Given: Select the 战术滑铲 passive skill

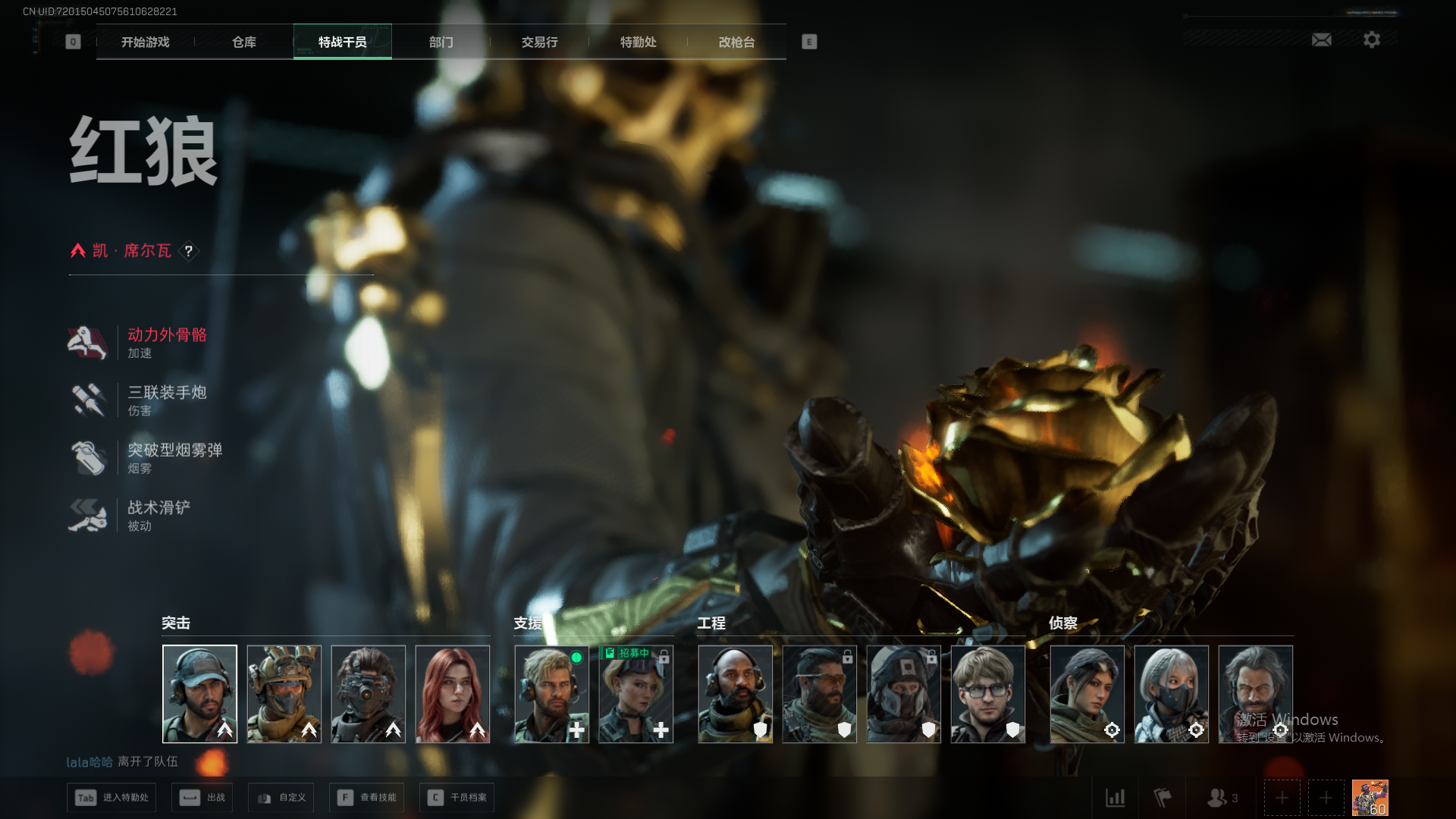Looking at the screenshot, I should click(x=158, y=516).
